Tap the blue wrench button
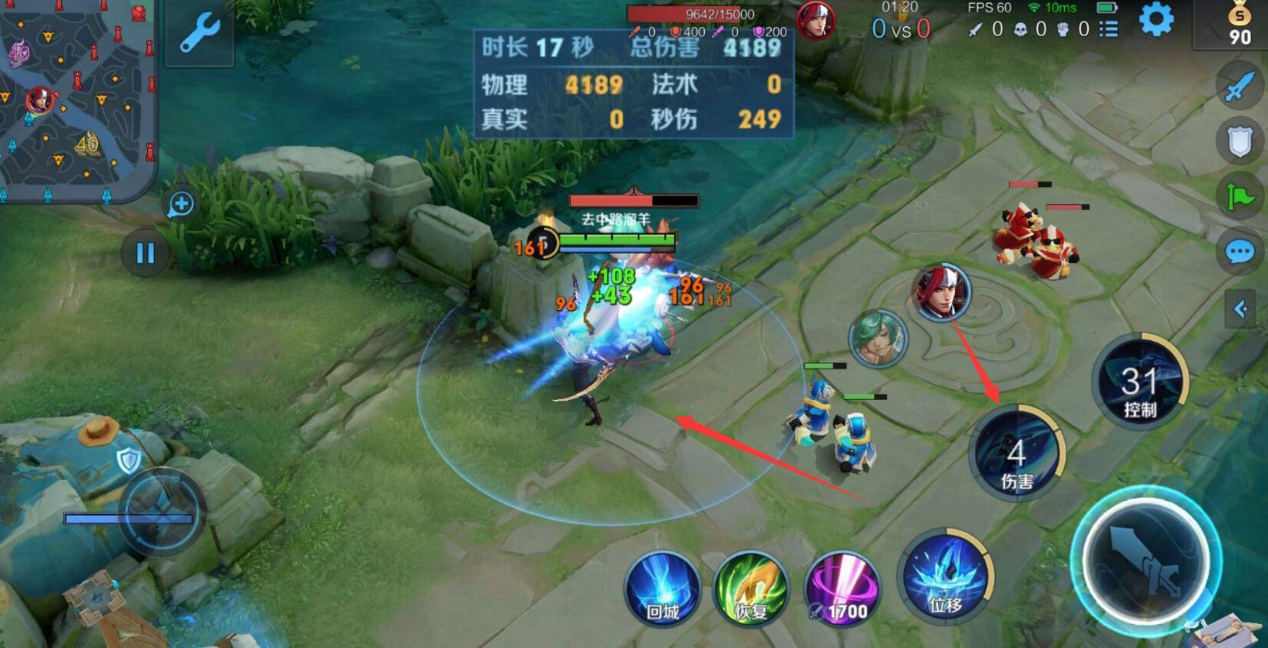Viewport: 1268px width, 648px height. point(199,33)
